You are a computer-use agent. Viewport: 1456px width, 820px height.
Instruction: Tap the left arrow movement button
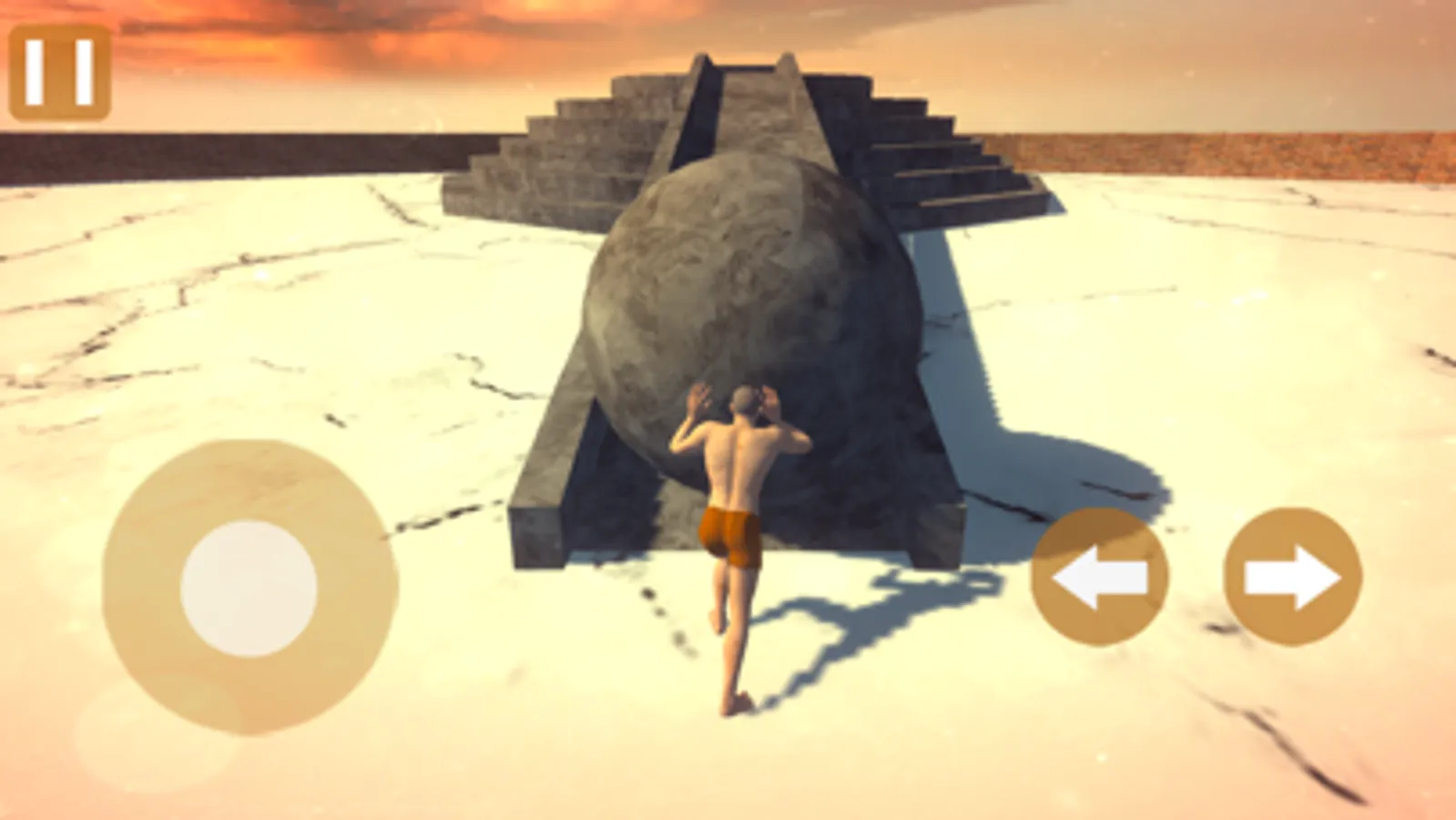click(x=1100, y=577)
